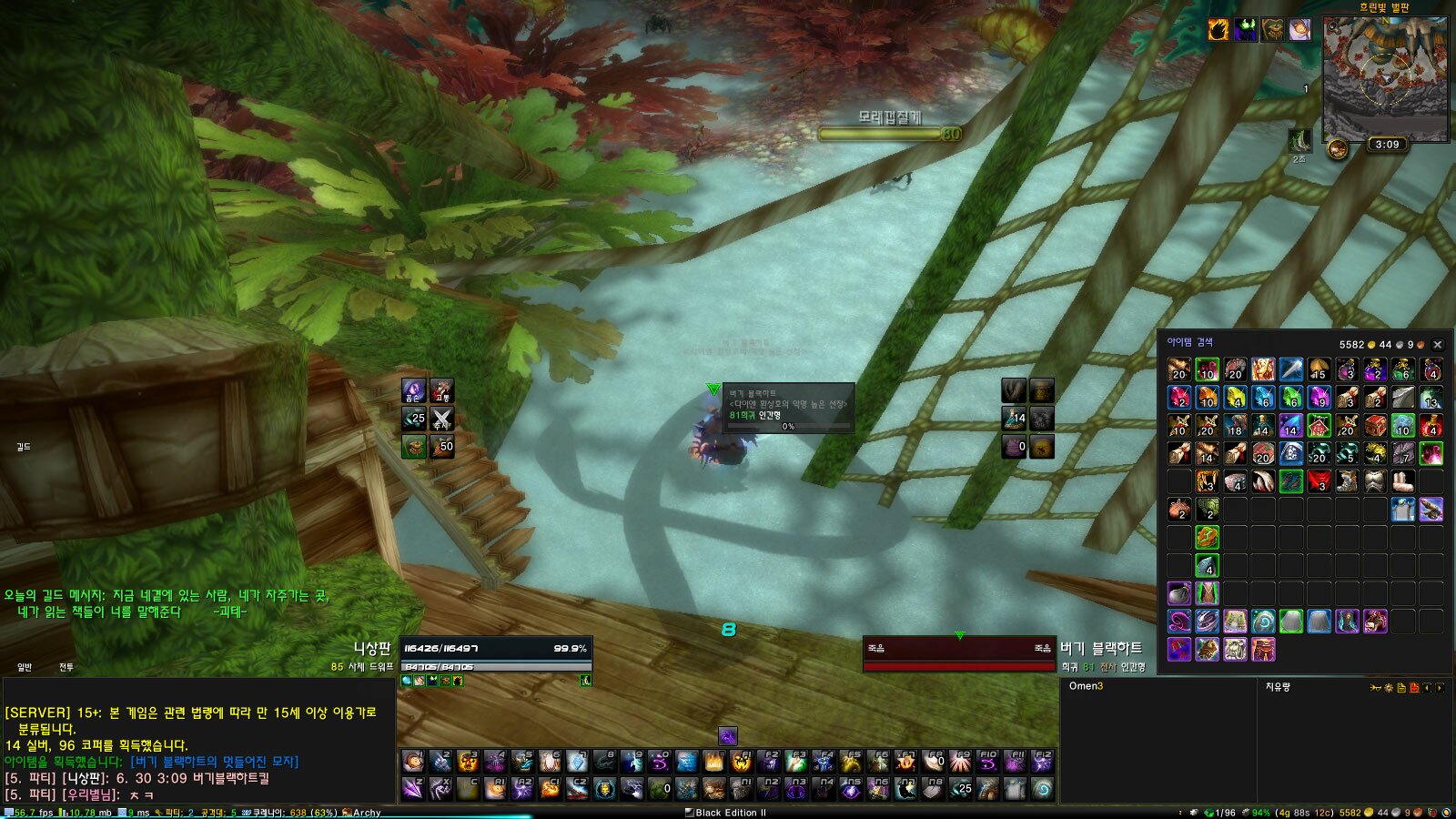Select the blue hearthstone swirl item
1456x819 pixels.
click(1263, 622)
